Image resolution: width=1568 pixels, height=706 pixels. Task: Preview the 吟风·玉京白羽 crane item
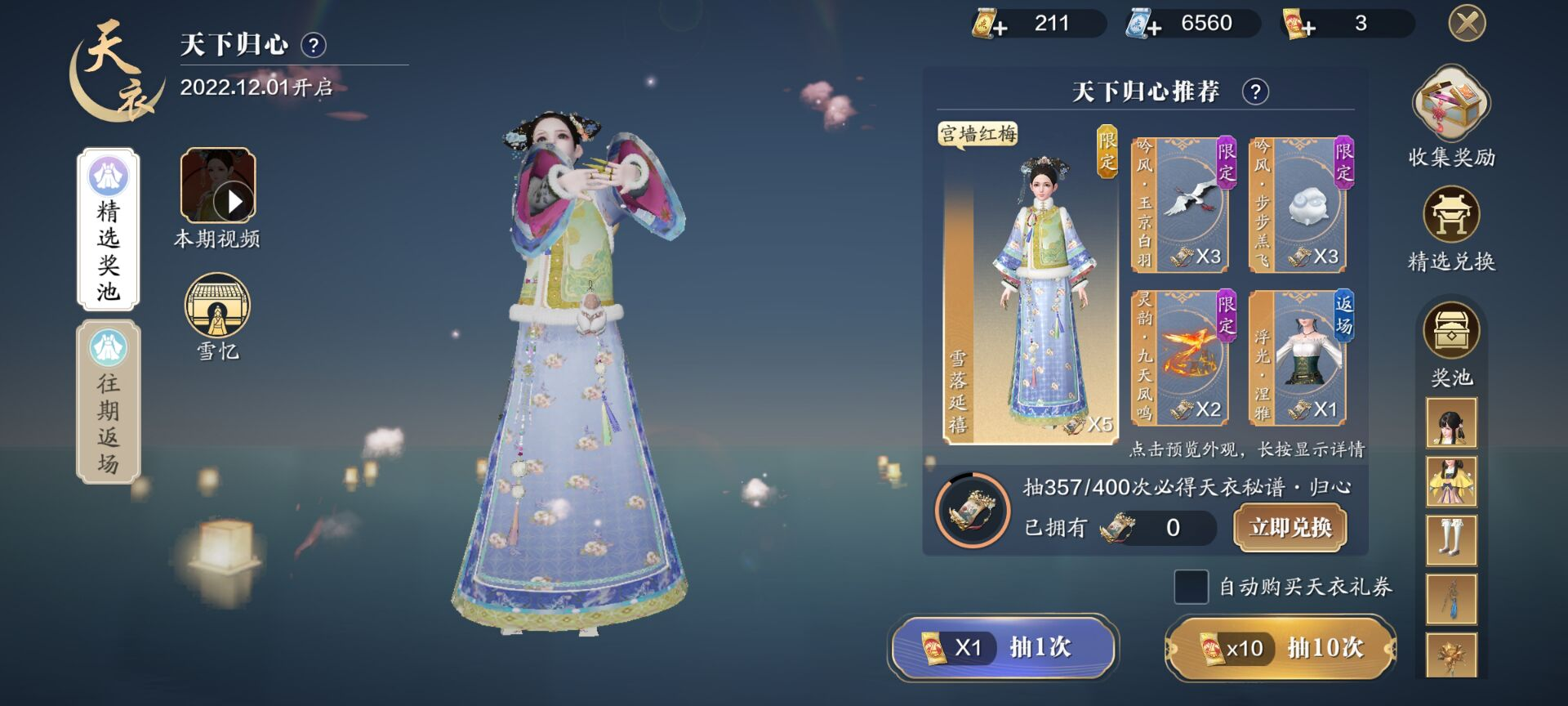pos(1183,204)
